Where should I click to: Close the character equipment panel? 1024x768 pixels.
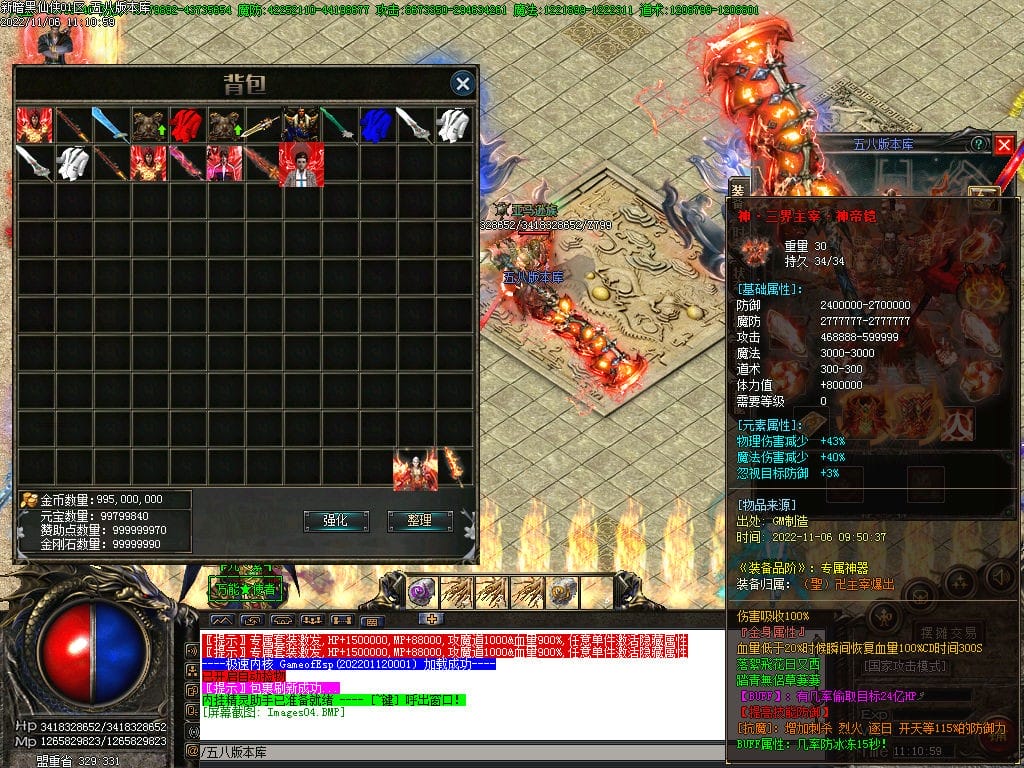(1004, 144)
